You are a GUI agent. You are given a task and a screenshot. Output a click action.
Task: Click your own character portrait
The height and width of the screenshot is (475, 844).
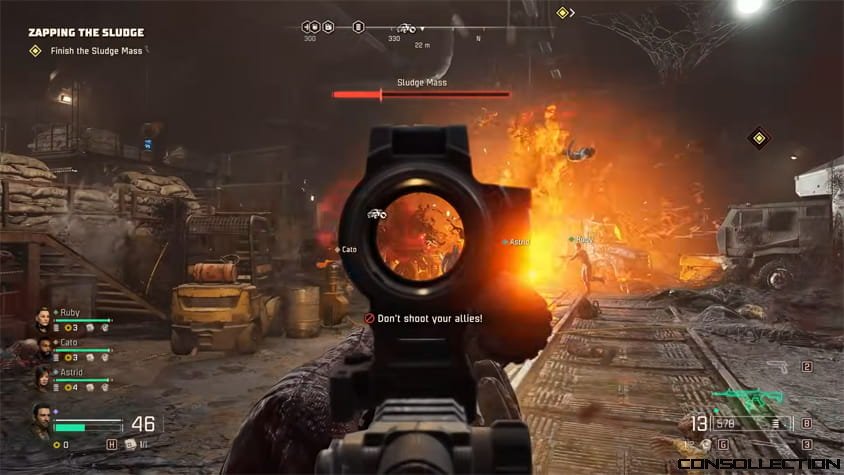(x=40, y=421)
